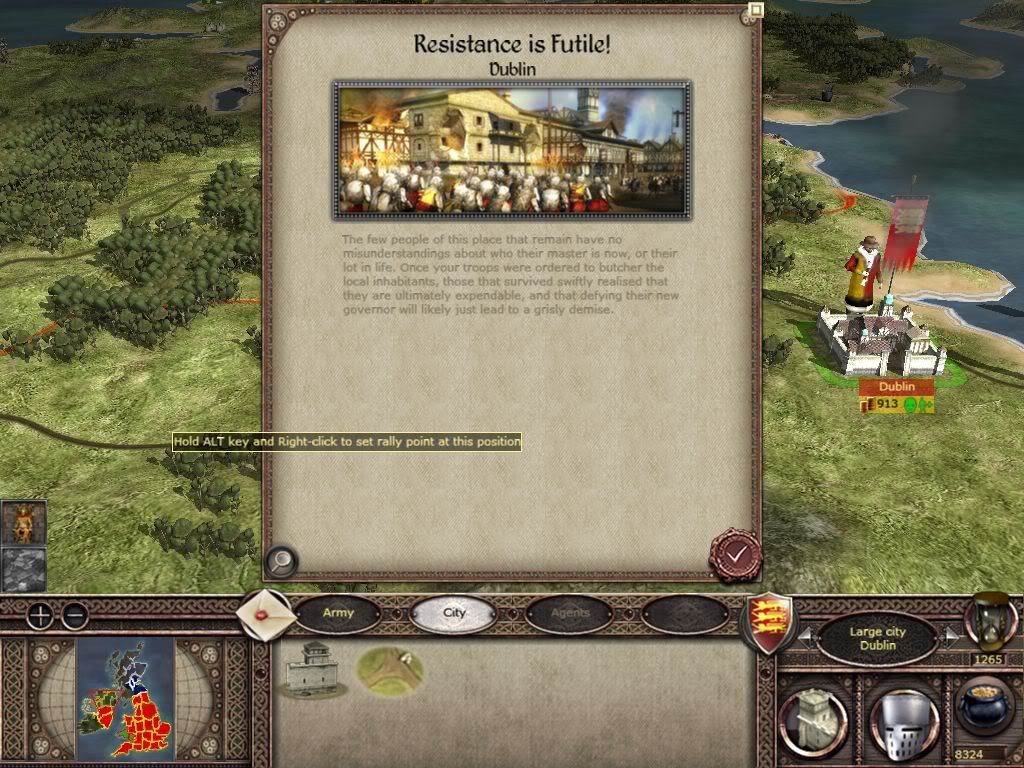End the turn with the hourglass
Viewport: 1024px width, 768px height.
(990, 621)
